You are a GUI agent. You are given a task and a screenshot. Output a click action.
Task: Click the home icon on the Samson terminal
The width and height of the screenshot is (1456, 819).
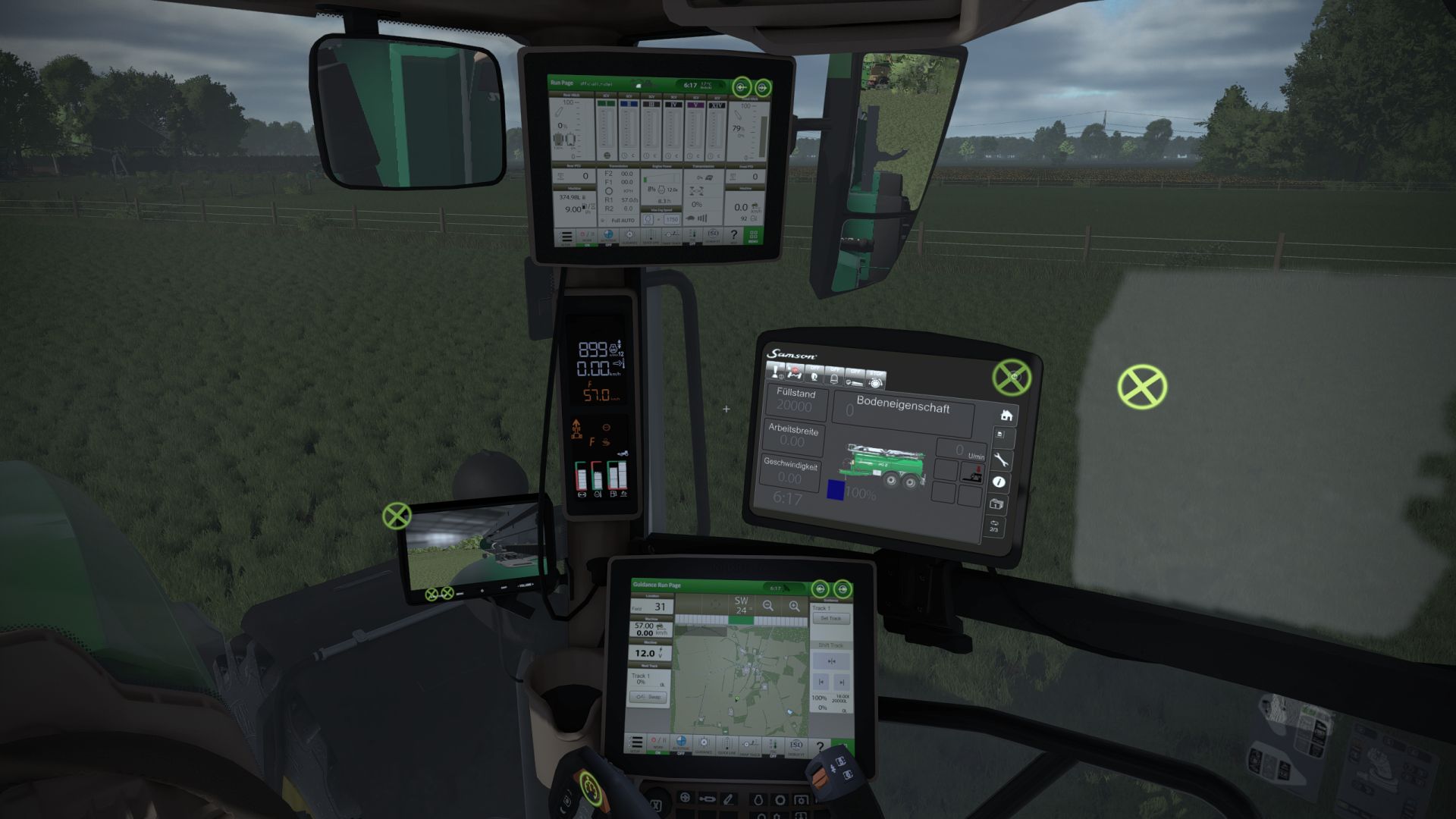click(x=1006, y=415)
